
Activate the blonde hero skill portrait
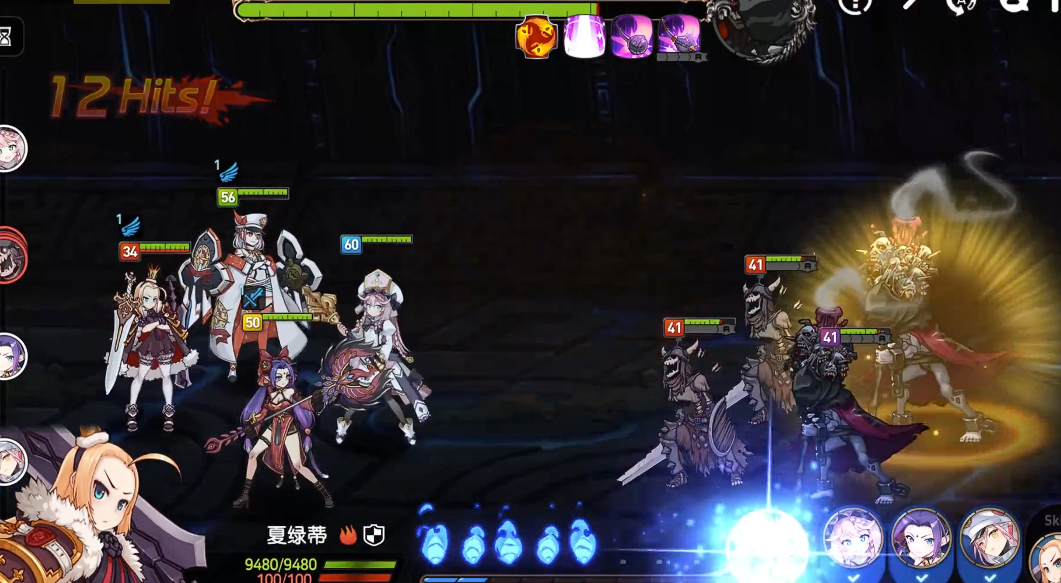1046,555
